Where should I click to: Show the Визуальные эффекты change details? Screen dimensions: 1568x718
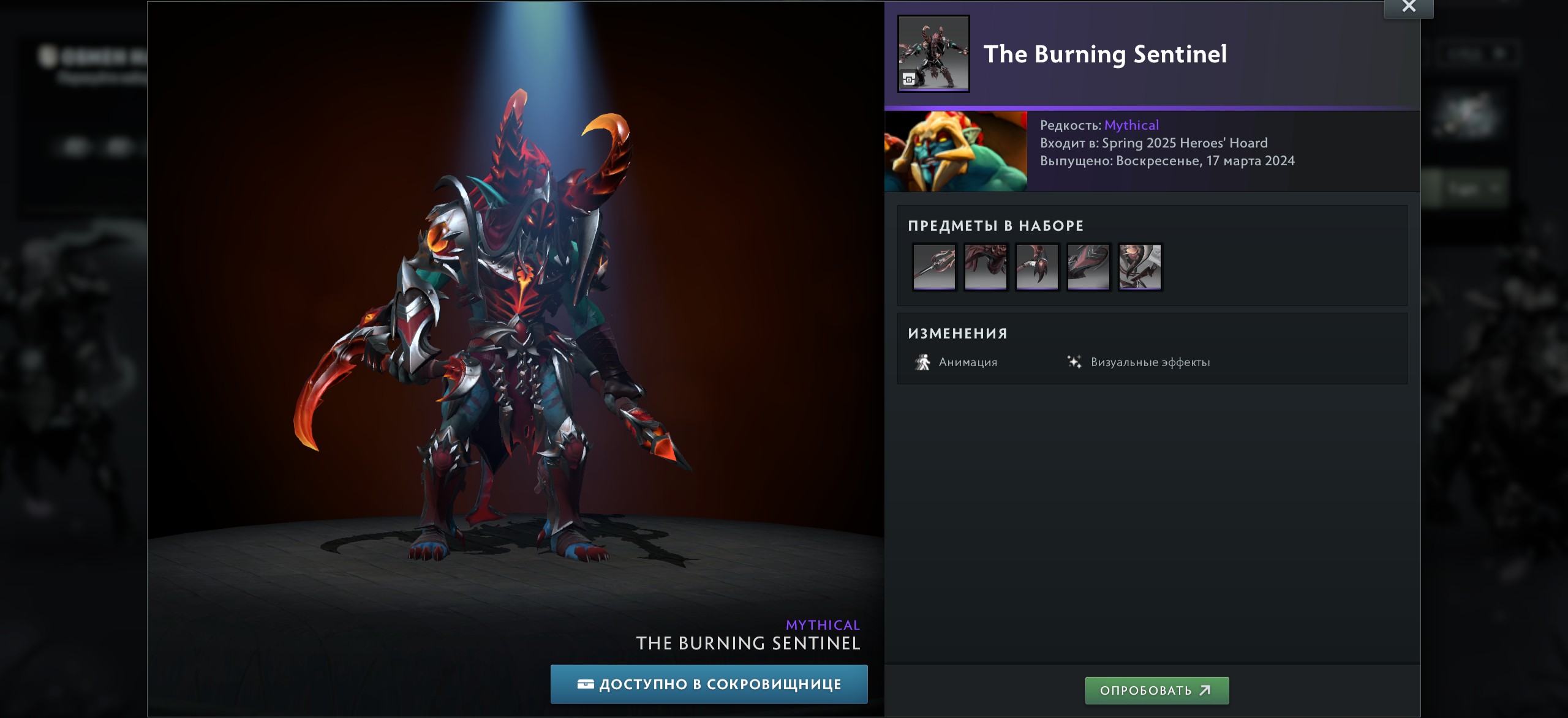1139,362
